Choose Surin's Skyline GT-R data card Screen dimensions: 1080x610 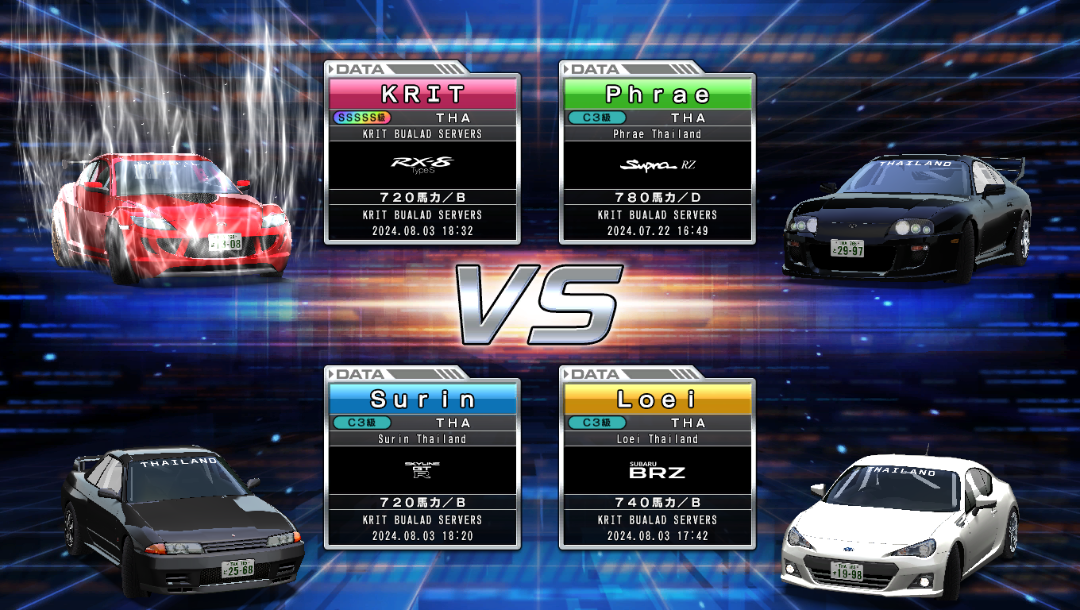click(422, 463)
